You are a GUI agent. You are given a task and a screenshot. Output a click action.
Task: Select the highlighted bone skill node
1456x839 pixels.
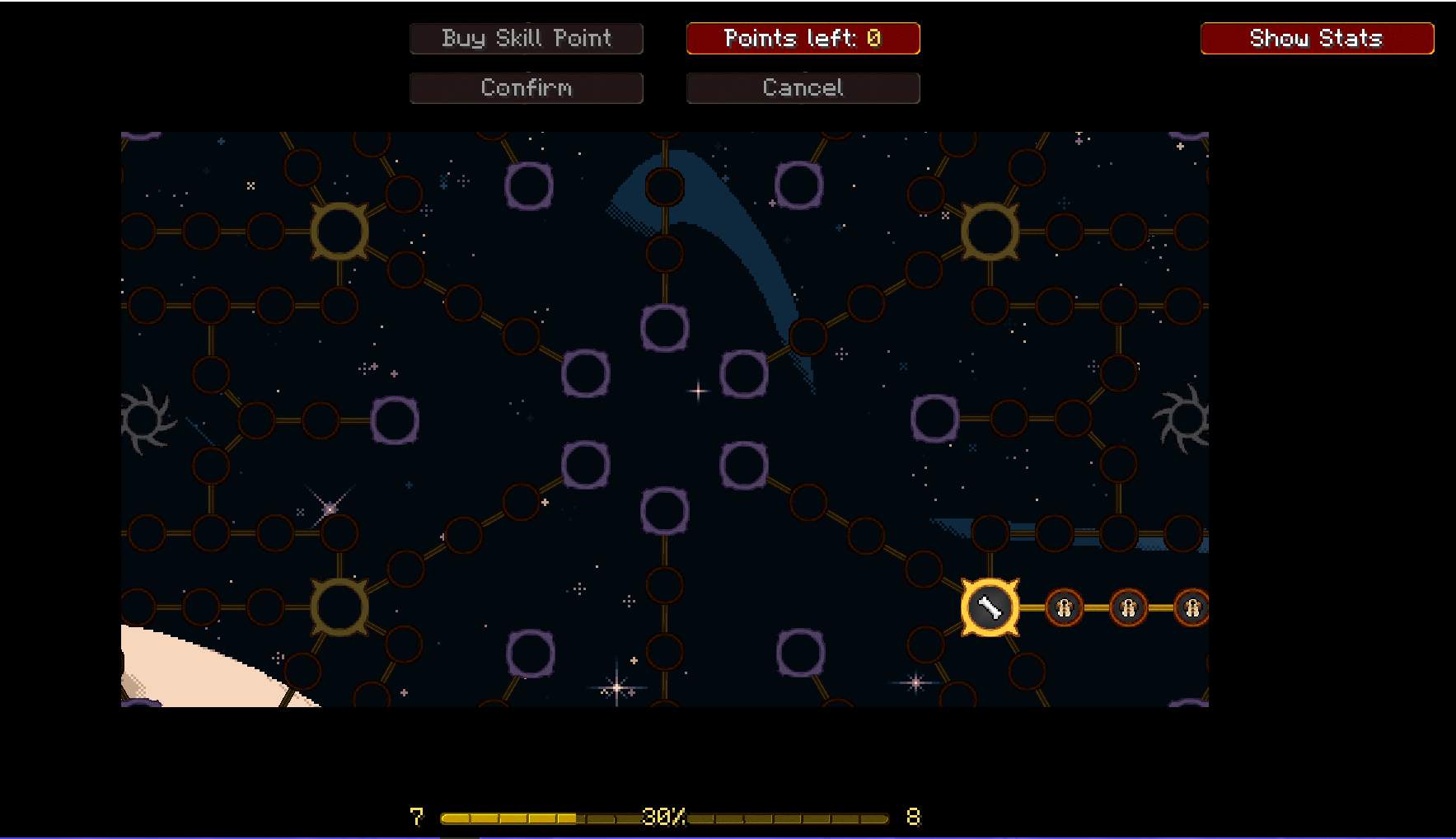click(x=989, y=607)
